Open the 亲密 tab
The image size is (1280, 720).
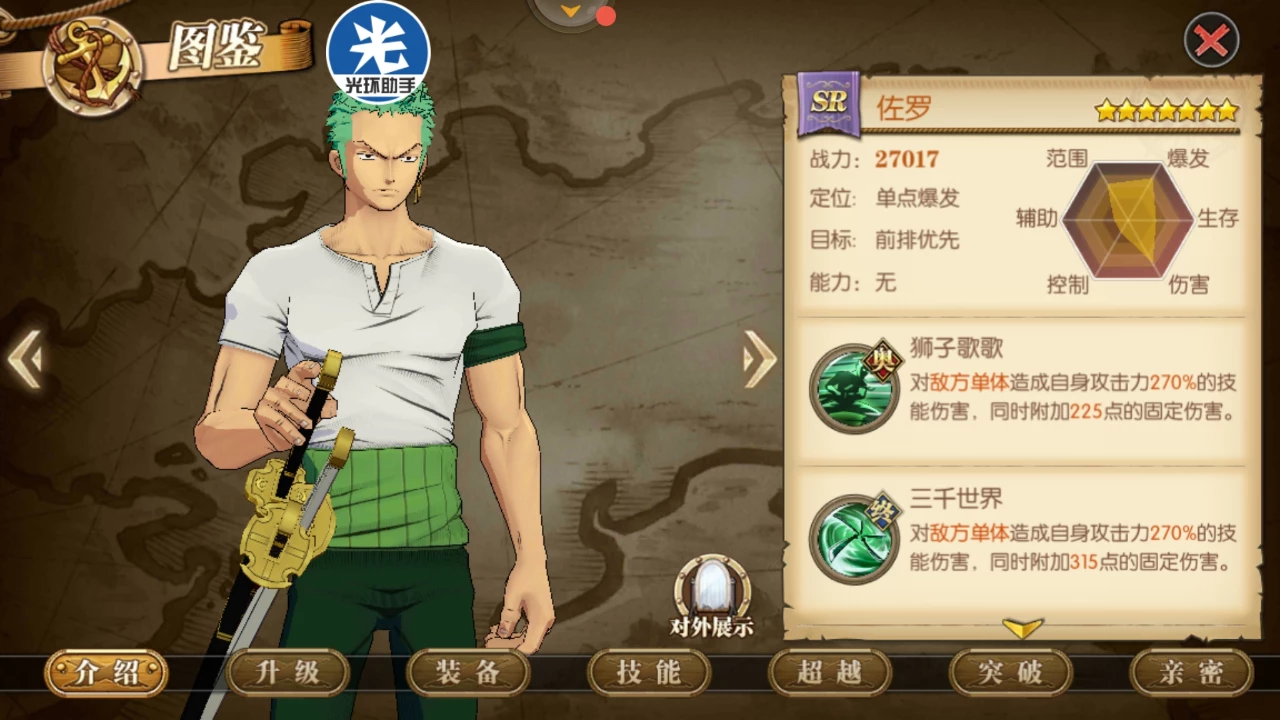(1191, 673)
